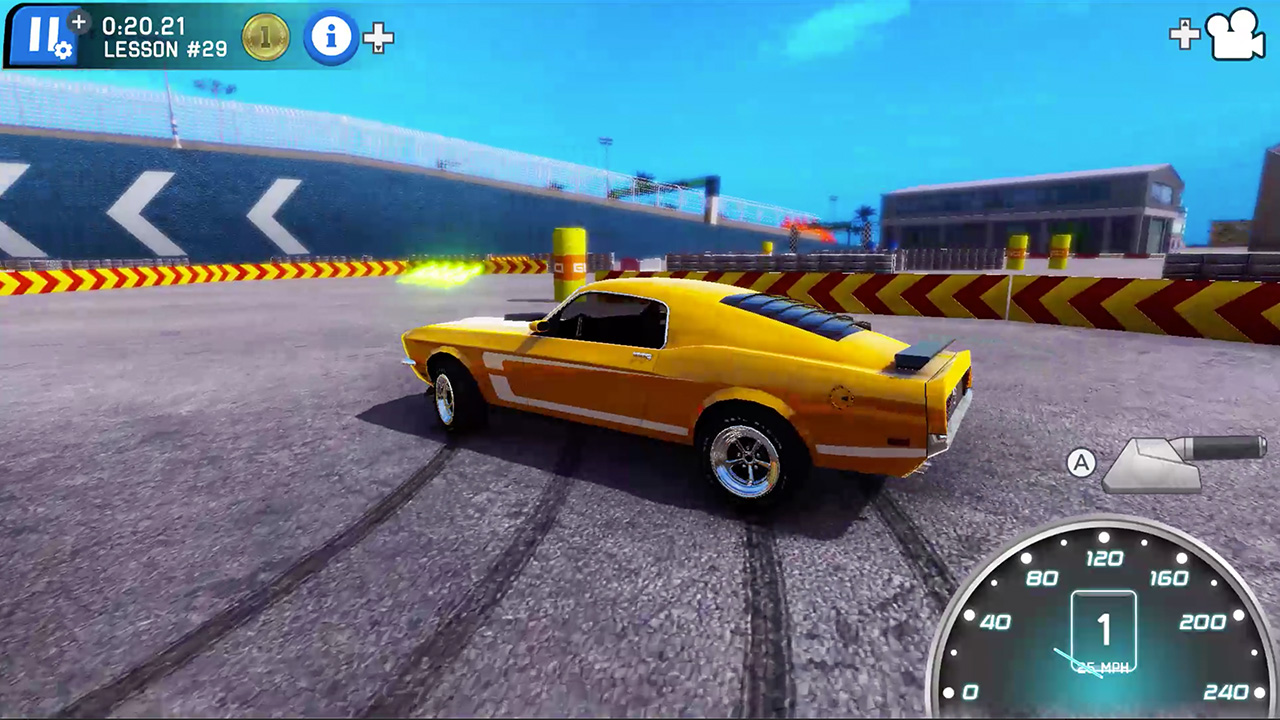Open lesson info with the blue i icon
Image resolution: width=1280 pixels, height=720 pixels.
pyautogui.click(x=331, y=37)
